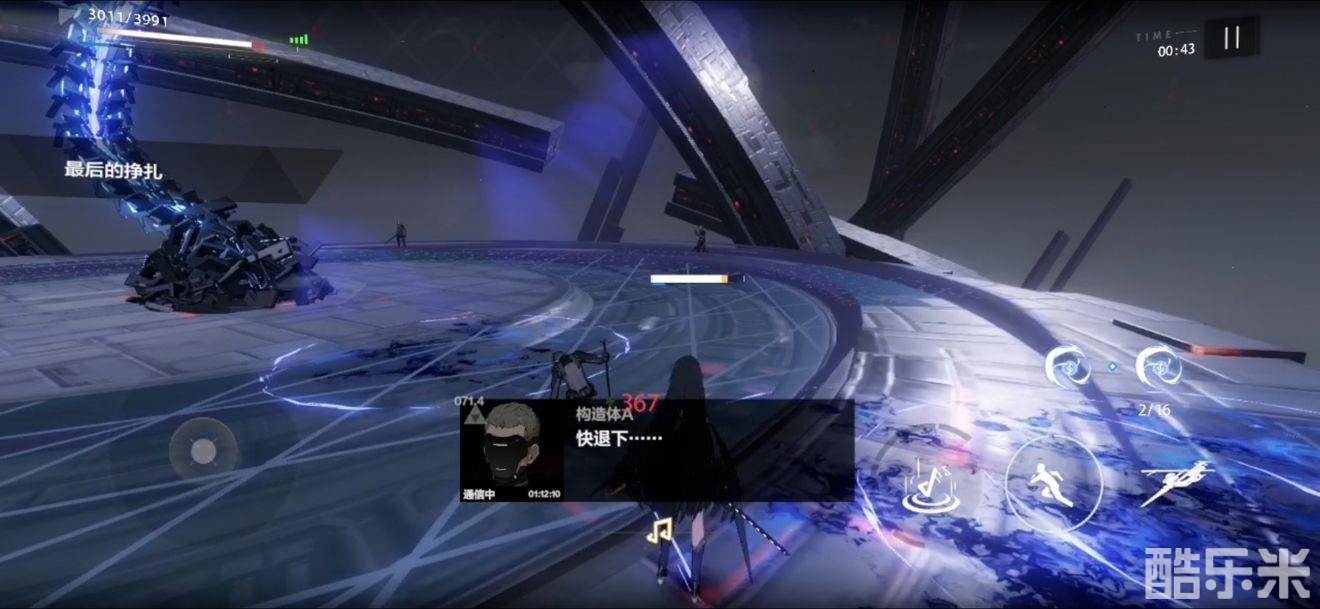Tap the virtual movement joystick
Image resolution: width=1320 pixels, height=609 pixels.
click(203, 452)
